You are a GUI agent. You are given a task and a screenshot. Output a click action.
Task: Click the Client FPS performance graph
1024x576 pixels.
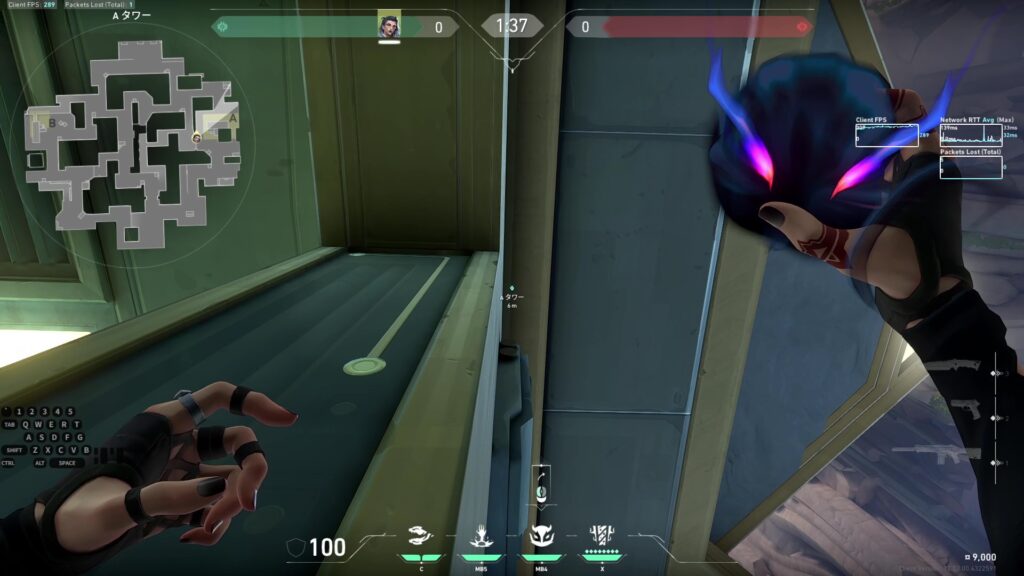[886, 135]
